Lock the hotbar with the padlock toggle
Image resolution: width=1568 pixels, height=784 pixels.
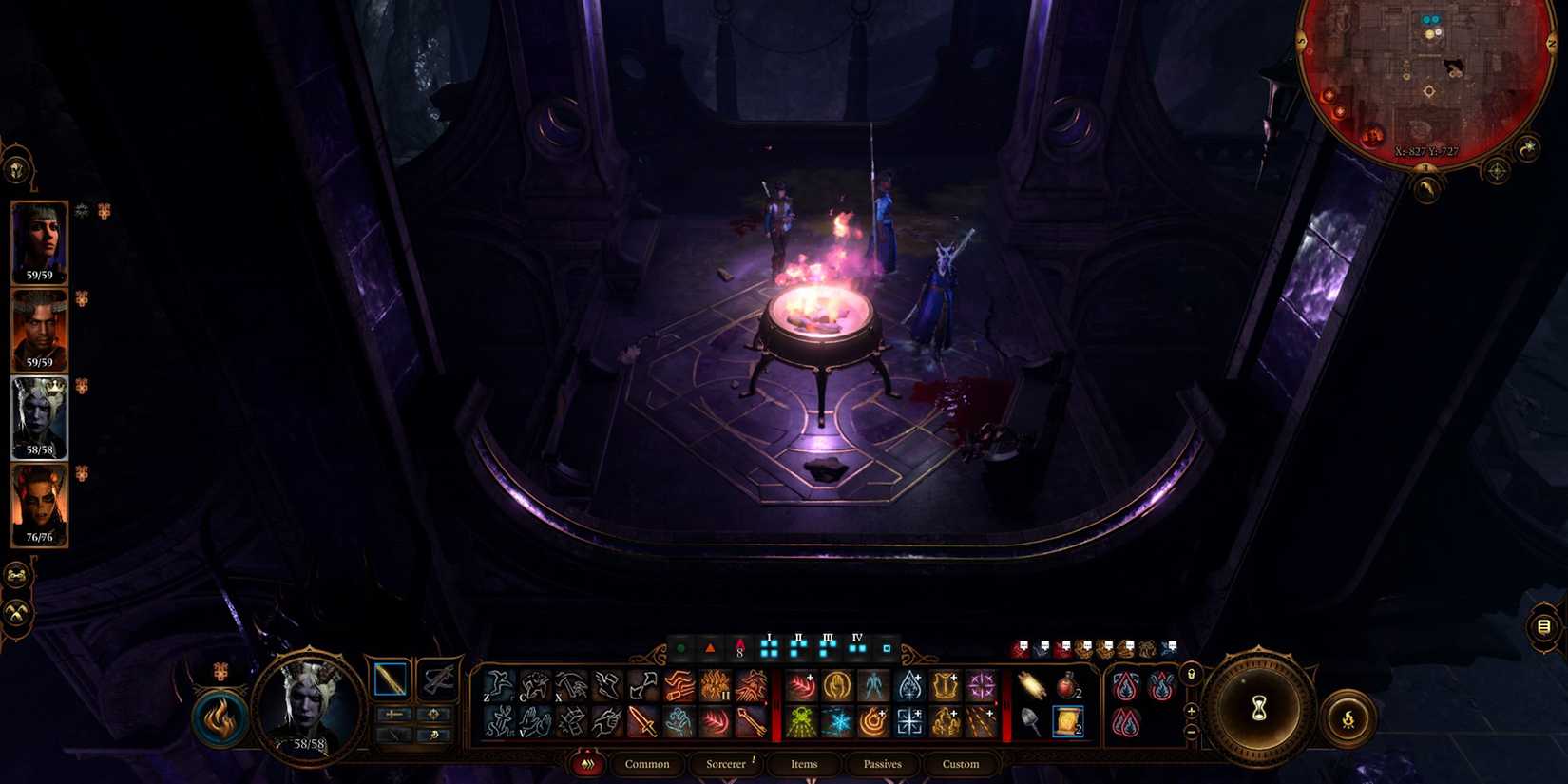click(x=1192, y=675)
